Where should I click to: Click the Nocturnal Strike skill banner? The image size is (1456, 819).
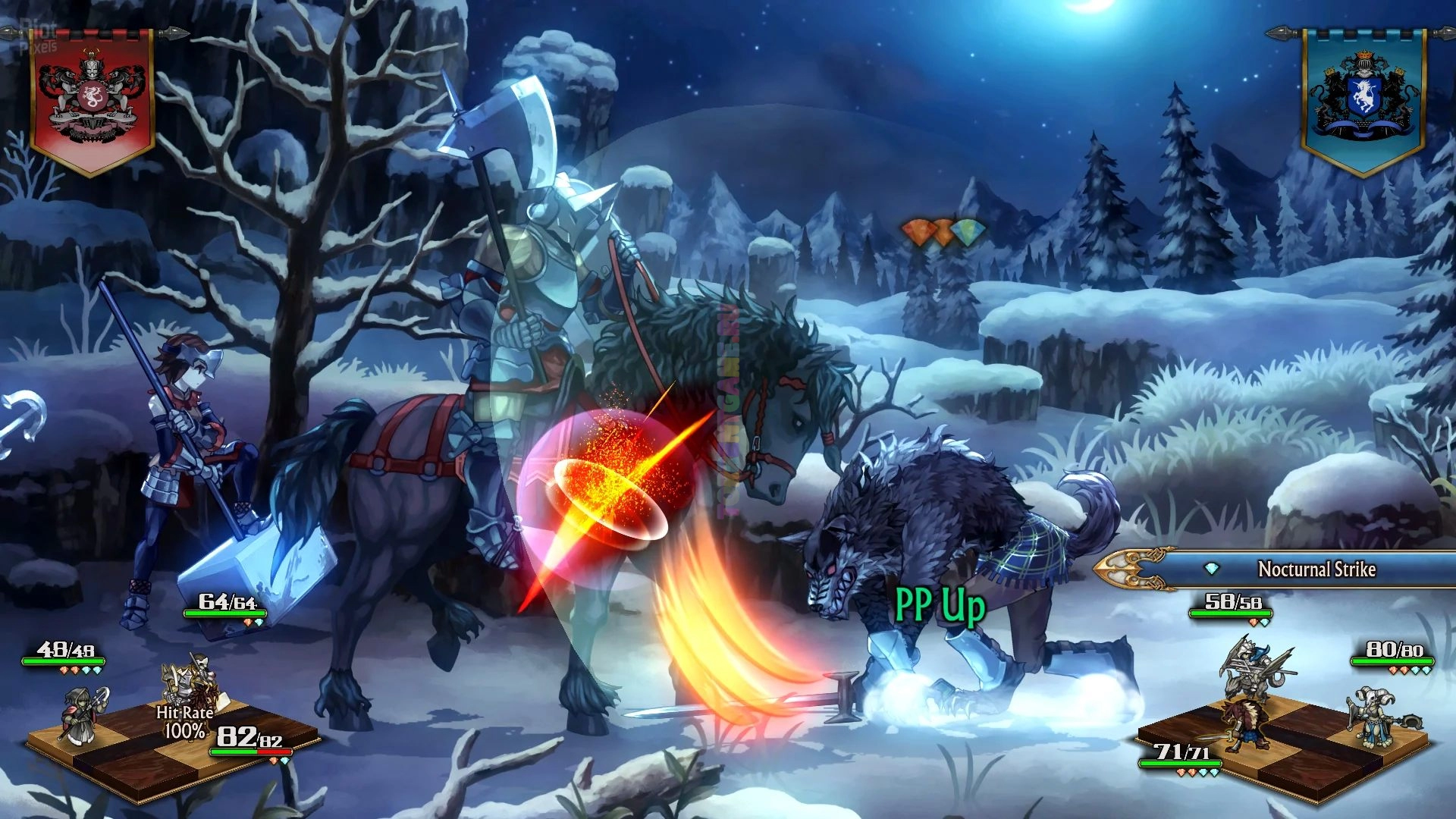(1316, 570)
